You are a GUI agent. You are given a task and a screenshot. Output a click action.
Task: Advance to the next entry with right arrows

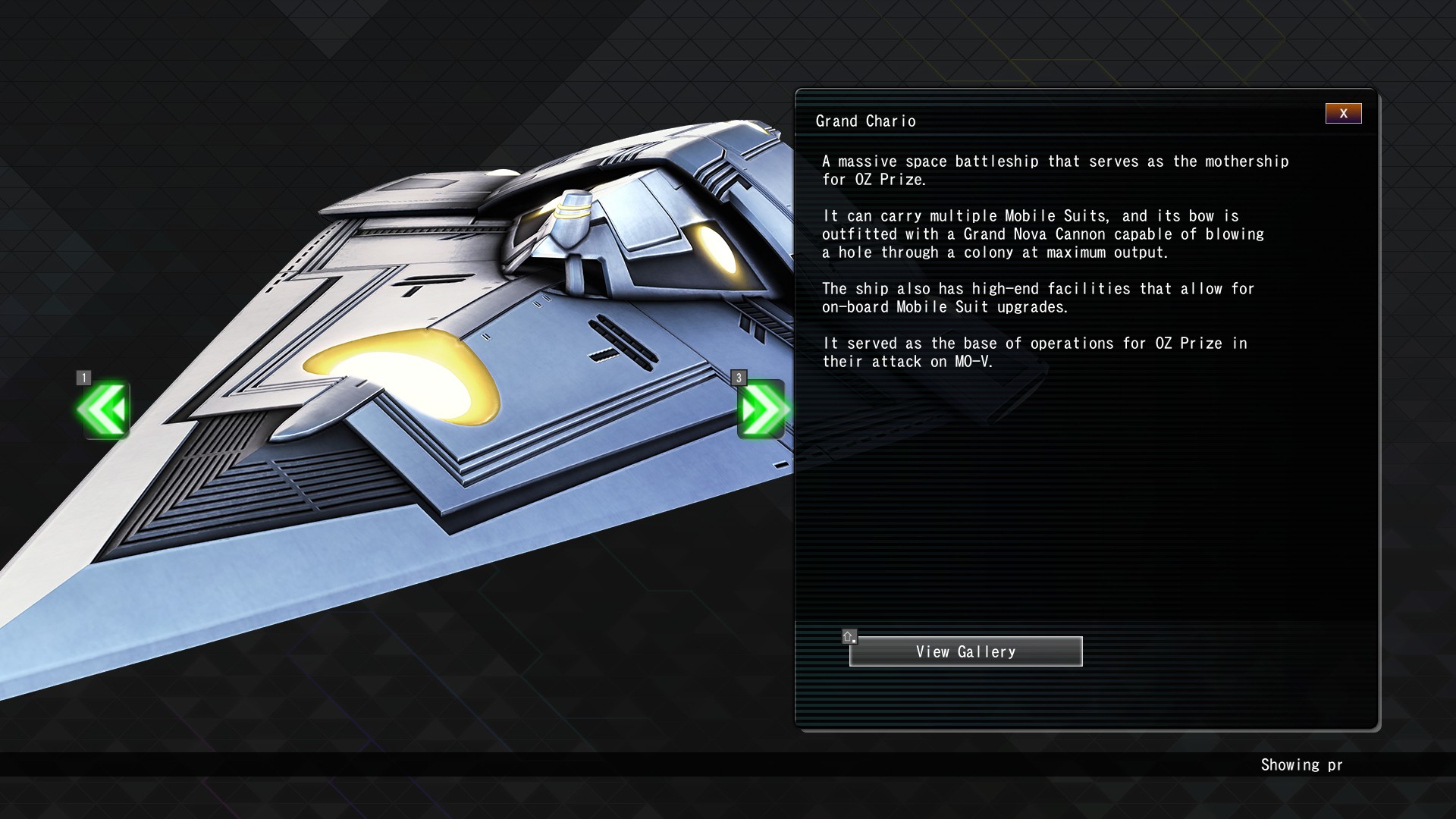761,409
